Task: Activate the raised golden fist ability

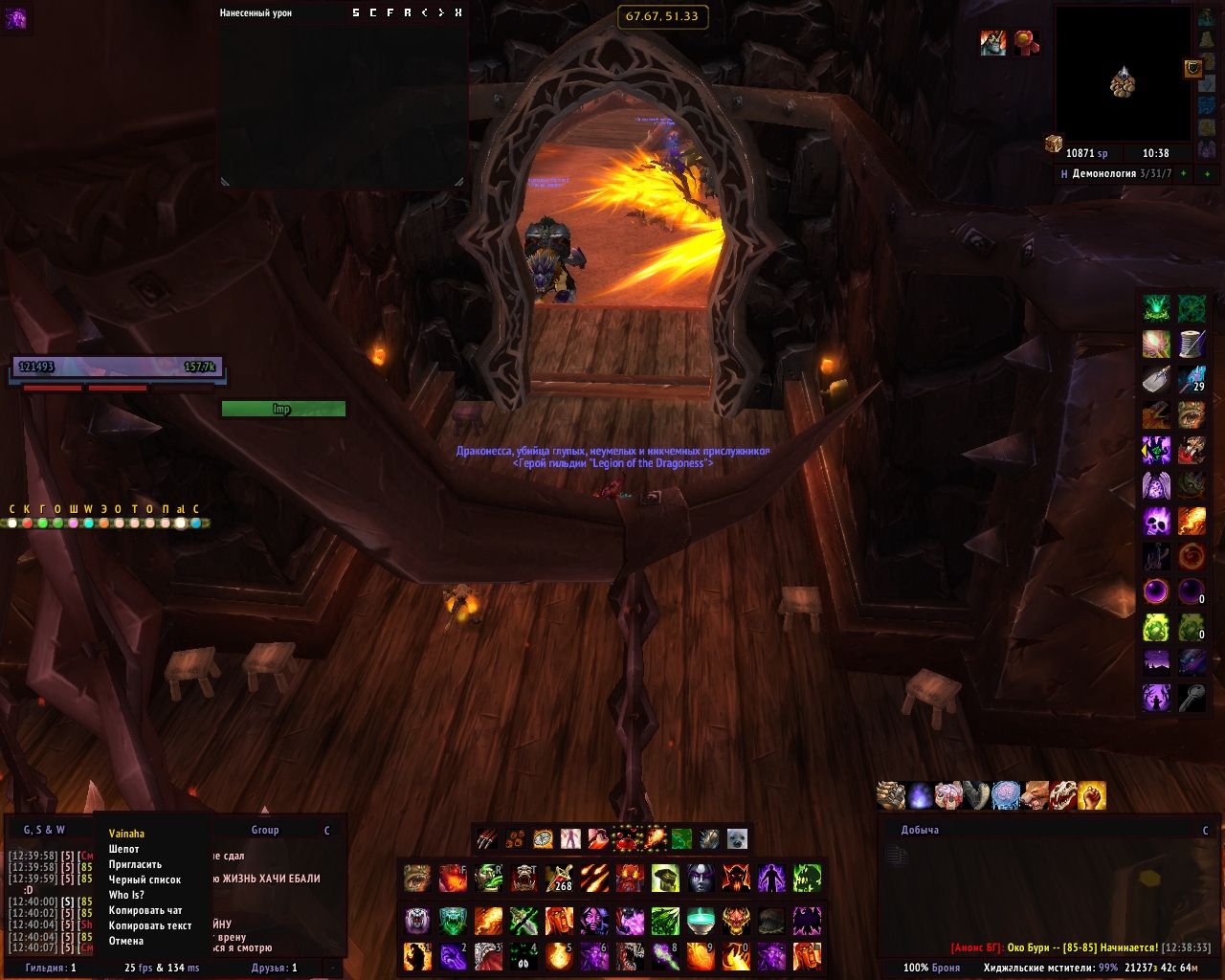Action: [1092, 795]
